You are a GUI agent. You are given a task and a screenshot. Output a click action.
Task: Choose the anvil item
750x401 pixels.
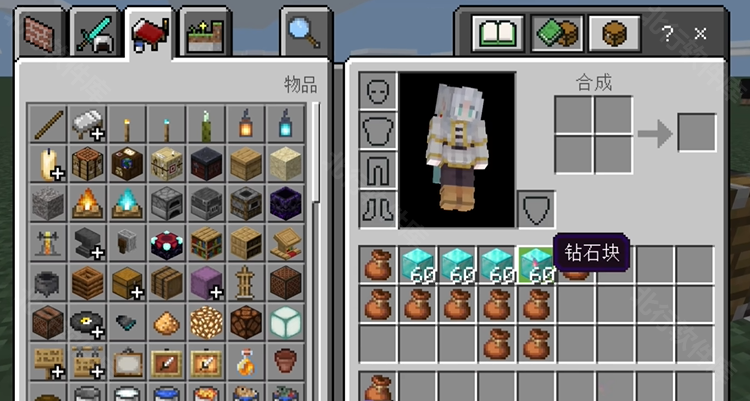[x=87, y=243]
